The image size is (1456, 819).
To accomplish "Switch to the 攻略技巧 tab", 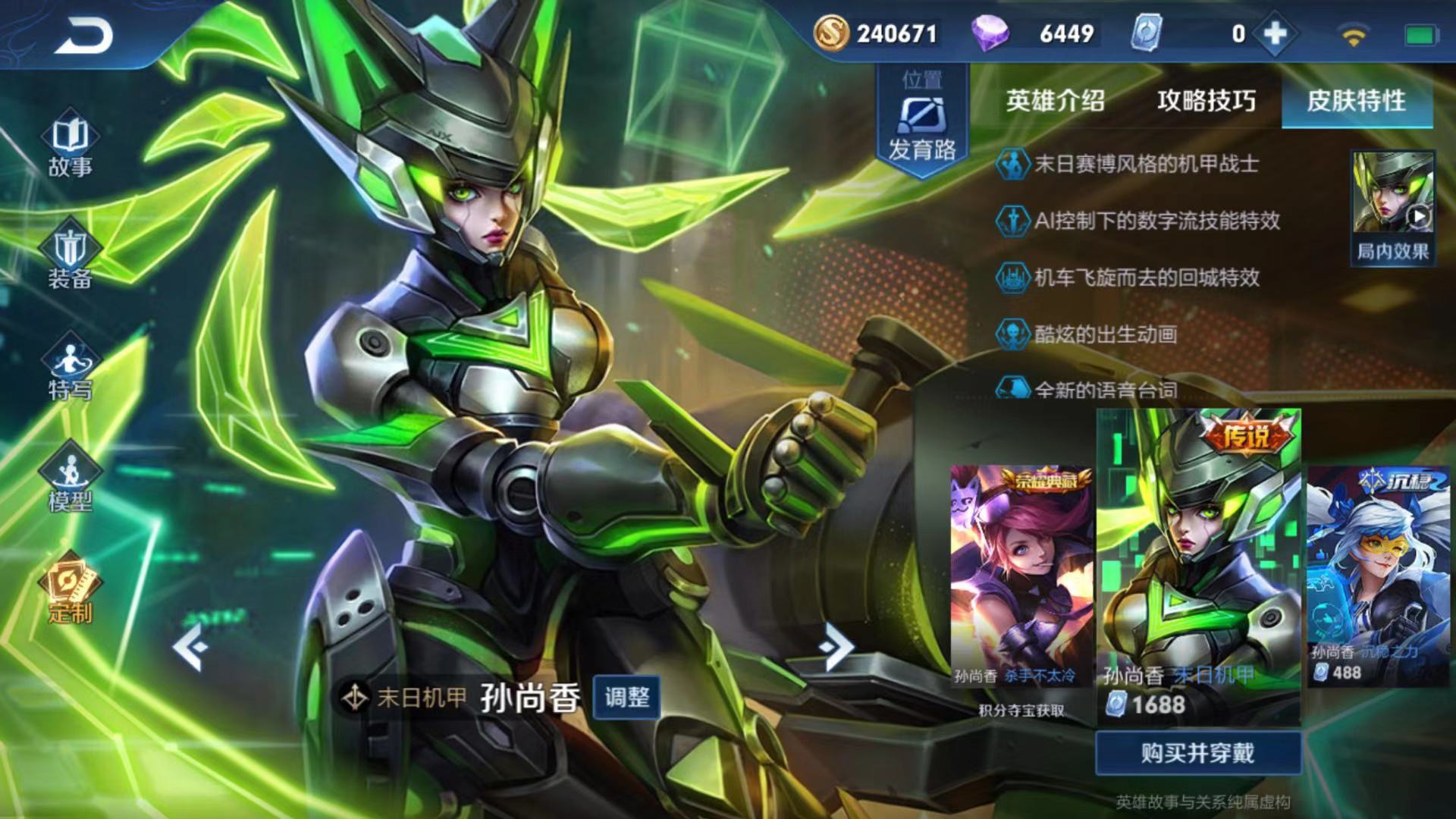I will pyautogui.click(x=1206, y=101).
